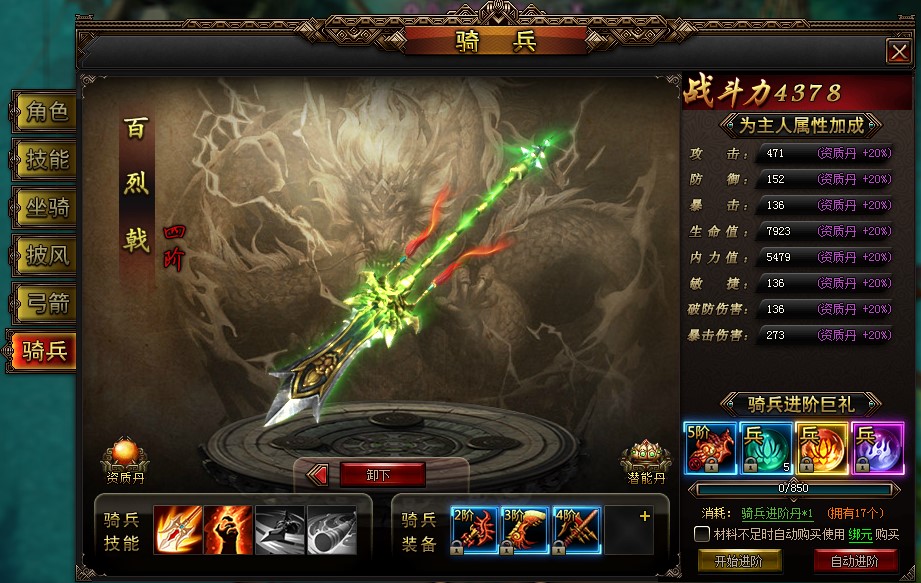The width and height of the screenshot is (921, 583).
Task: Choose the fiery fist cavalry skill
Action: tap(228, 530)
